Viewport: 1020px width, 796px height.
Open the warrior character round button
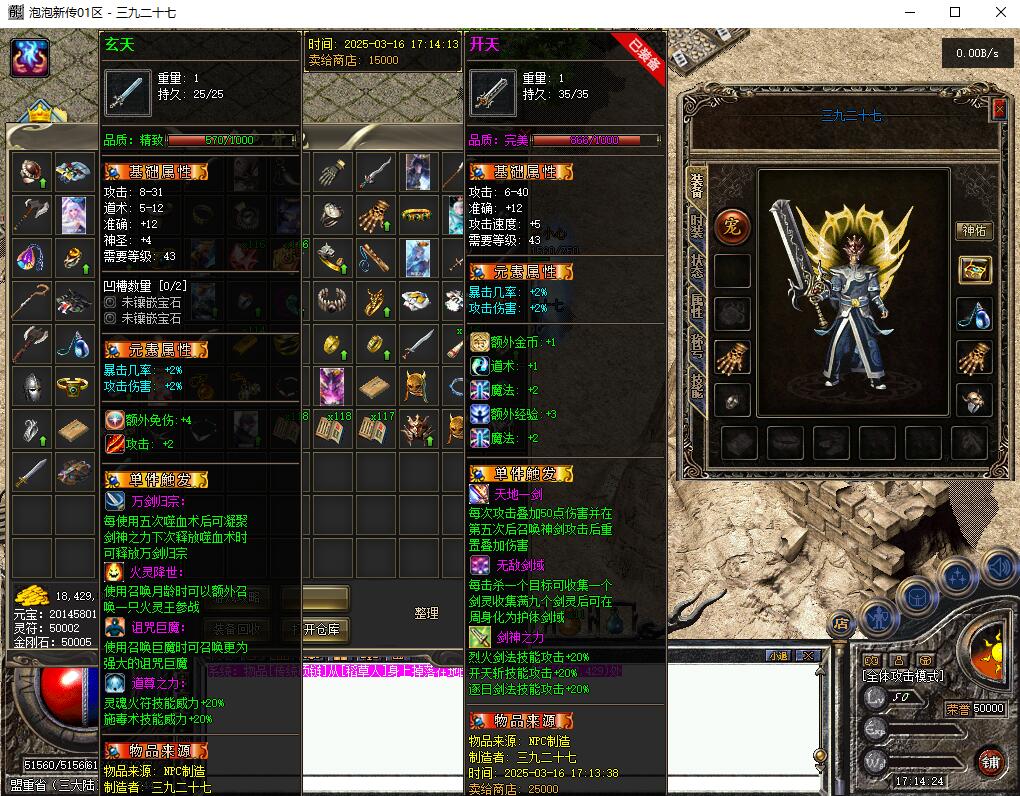(877, 617)
